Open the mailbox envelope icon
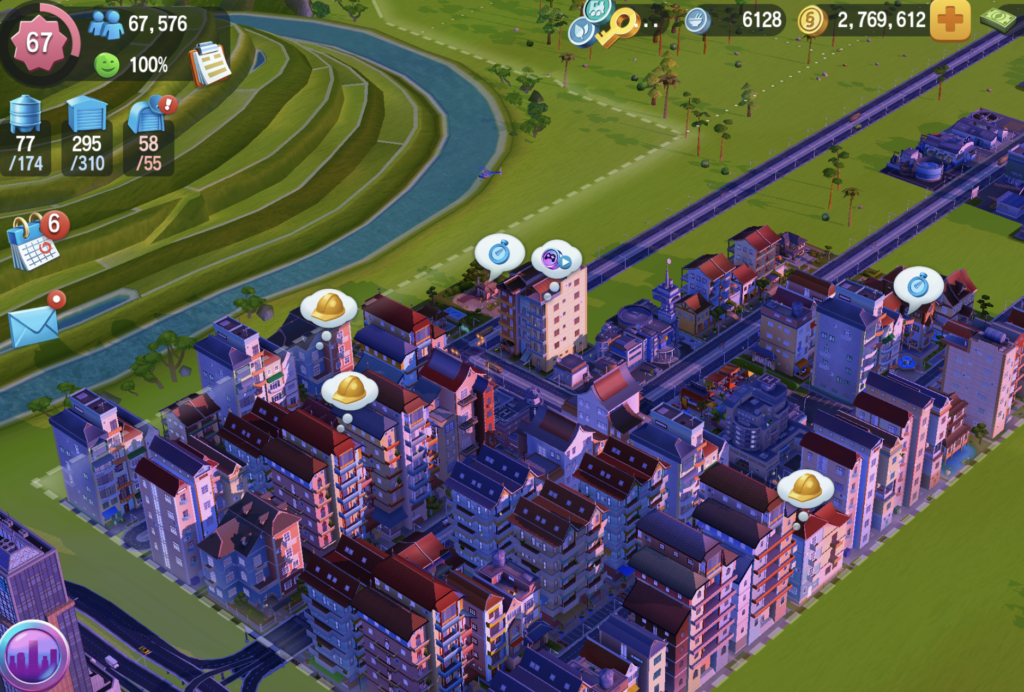This screenshot has height=692, width=1024. pyautogui.click(x=34, y=324)
